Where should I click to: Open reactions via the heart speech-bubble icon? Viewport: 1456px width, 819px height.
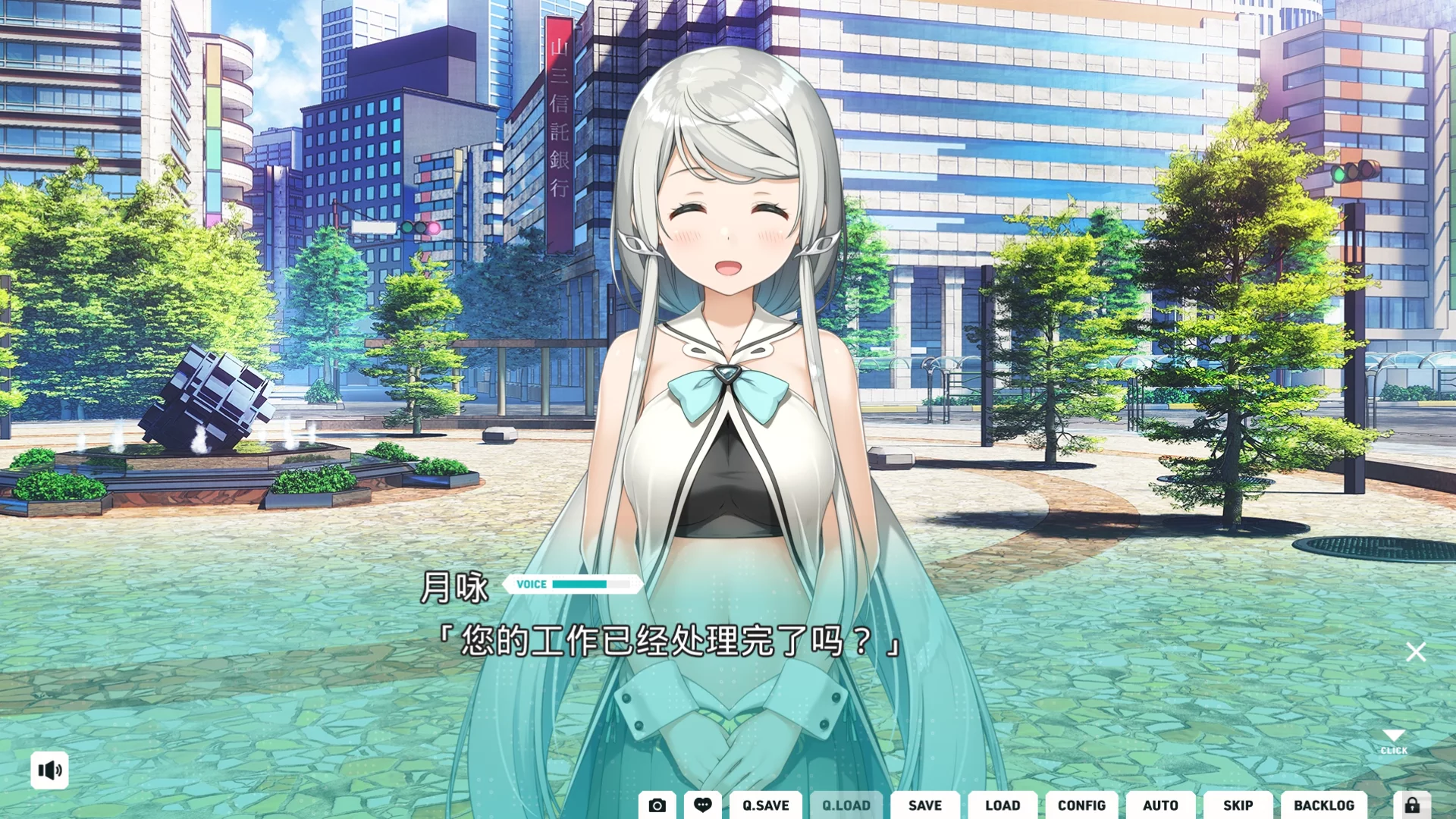[x=701, y=806]
